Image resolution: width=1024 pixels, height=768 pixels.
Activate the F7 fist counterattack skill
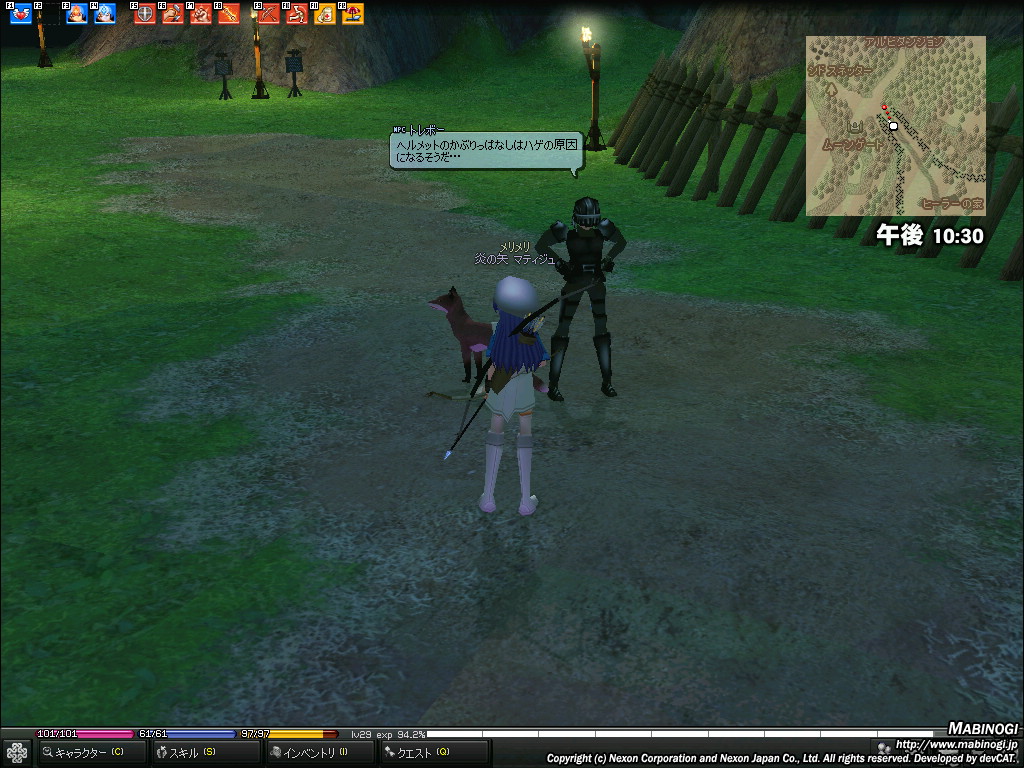[200, 14]
